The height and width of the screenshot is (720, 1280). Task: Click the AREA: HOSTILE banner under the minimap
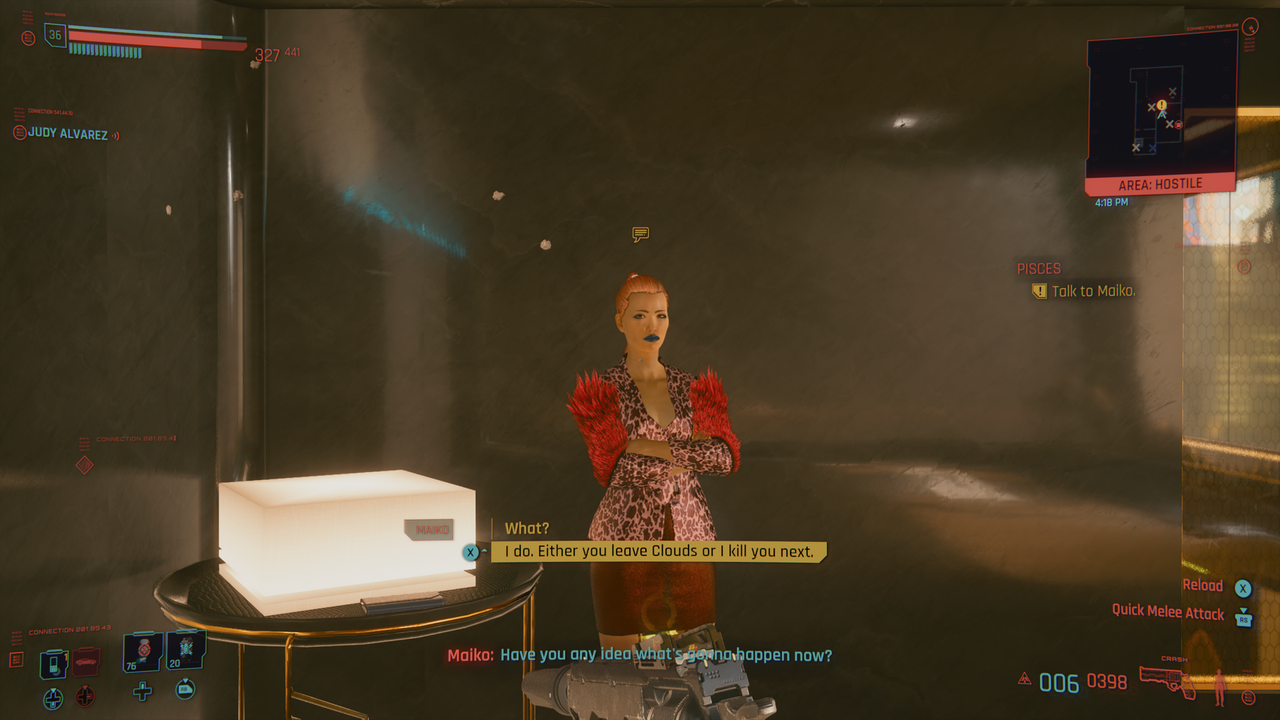1160,184
